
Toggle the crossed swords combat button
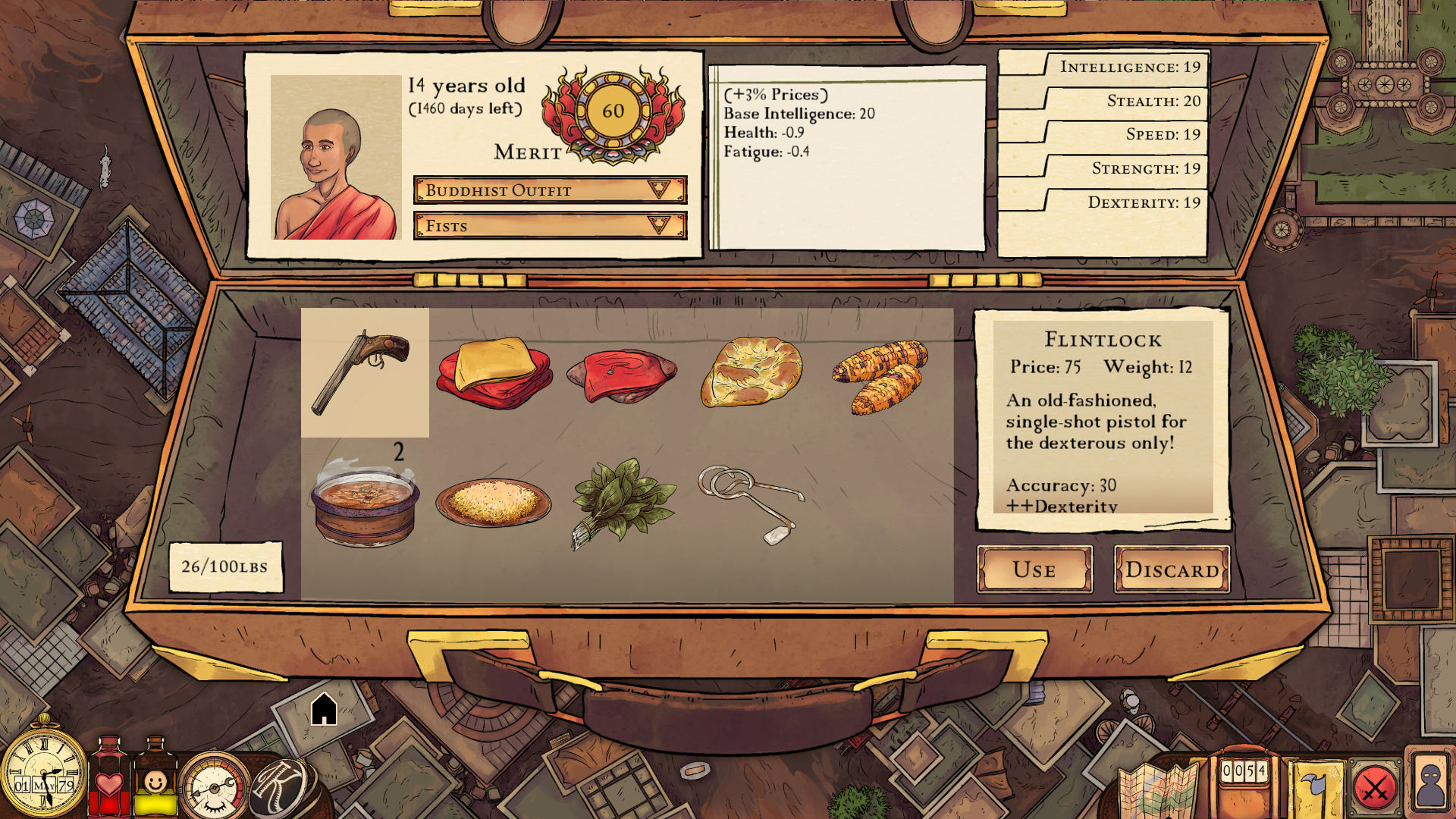pos(1375,789)
